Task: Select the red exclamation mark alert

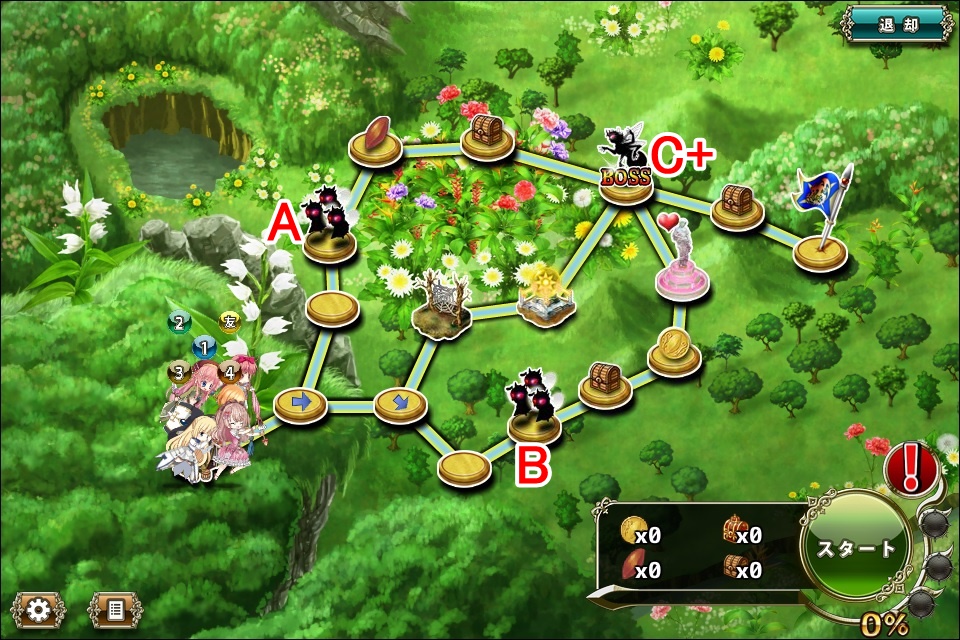Action: pos(910,467)
